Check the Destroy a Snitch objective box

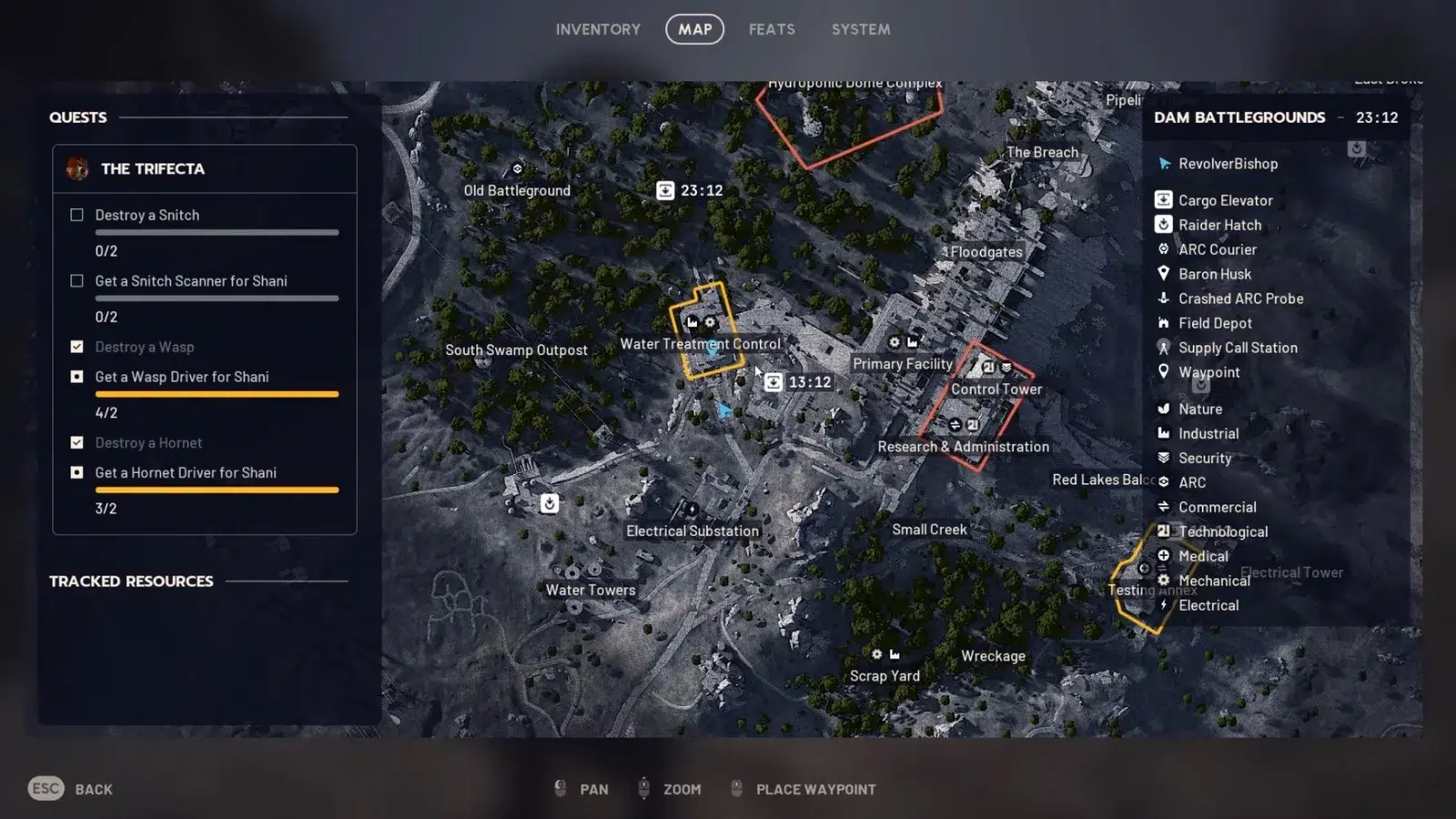pos(77,215)
